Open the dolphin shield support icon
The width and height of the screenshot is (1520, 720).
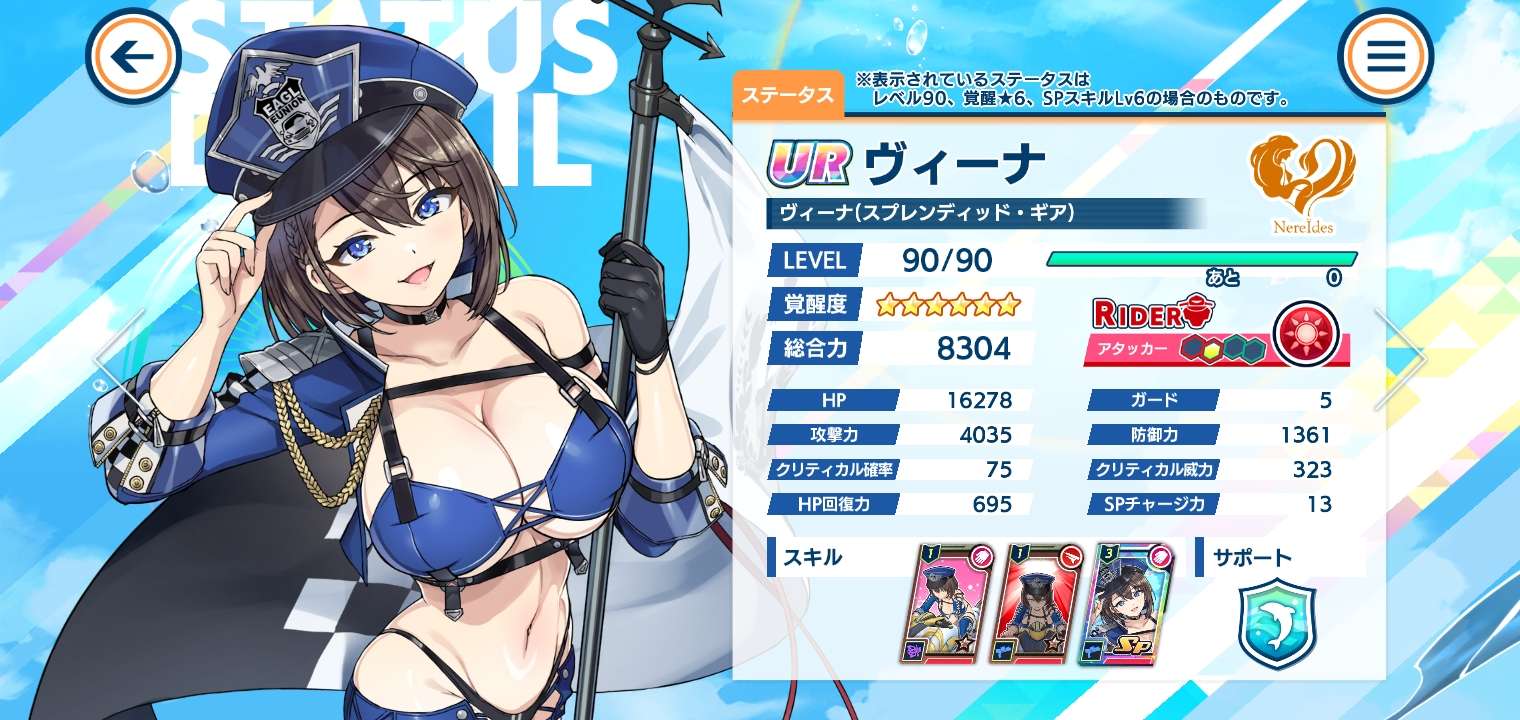(x=1277, y=622)
